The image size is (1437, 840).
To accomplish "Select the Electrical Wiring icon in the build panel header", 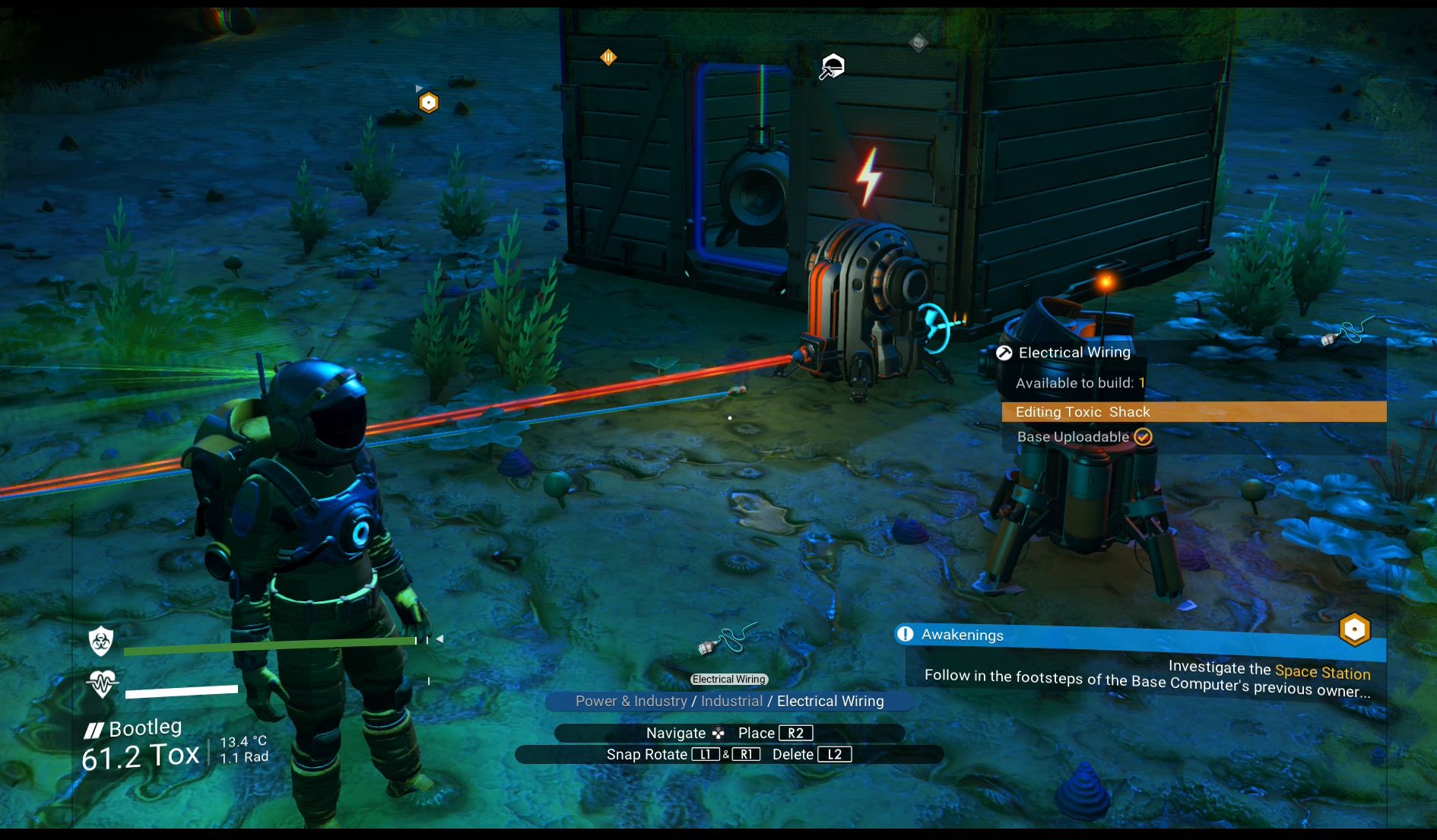I will [1004, 352].
